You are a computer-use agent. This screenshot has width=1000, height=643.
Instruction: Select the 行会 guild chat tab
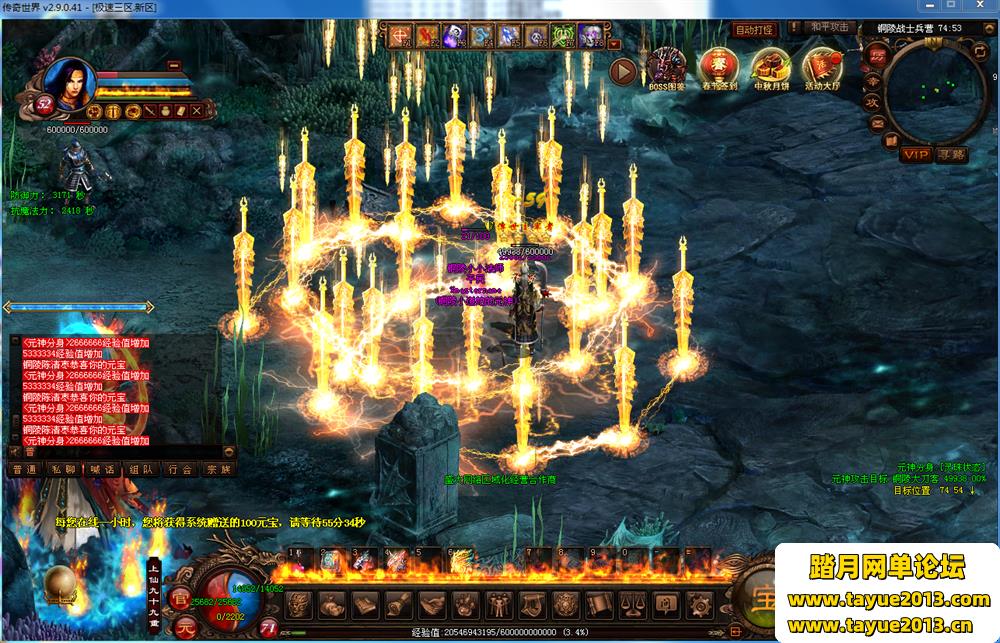tap(180, 468)
